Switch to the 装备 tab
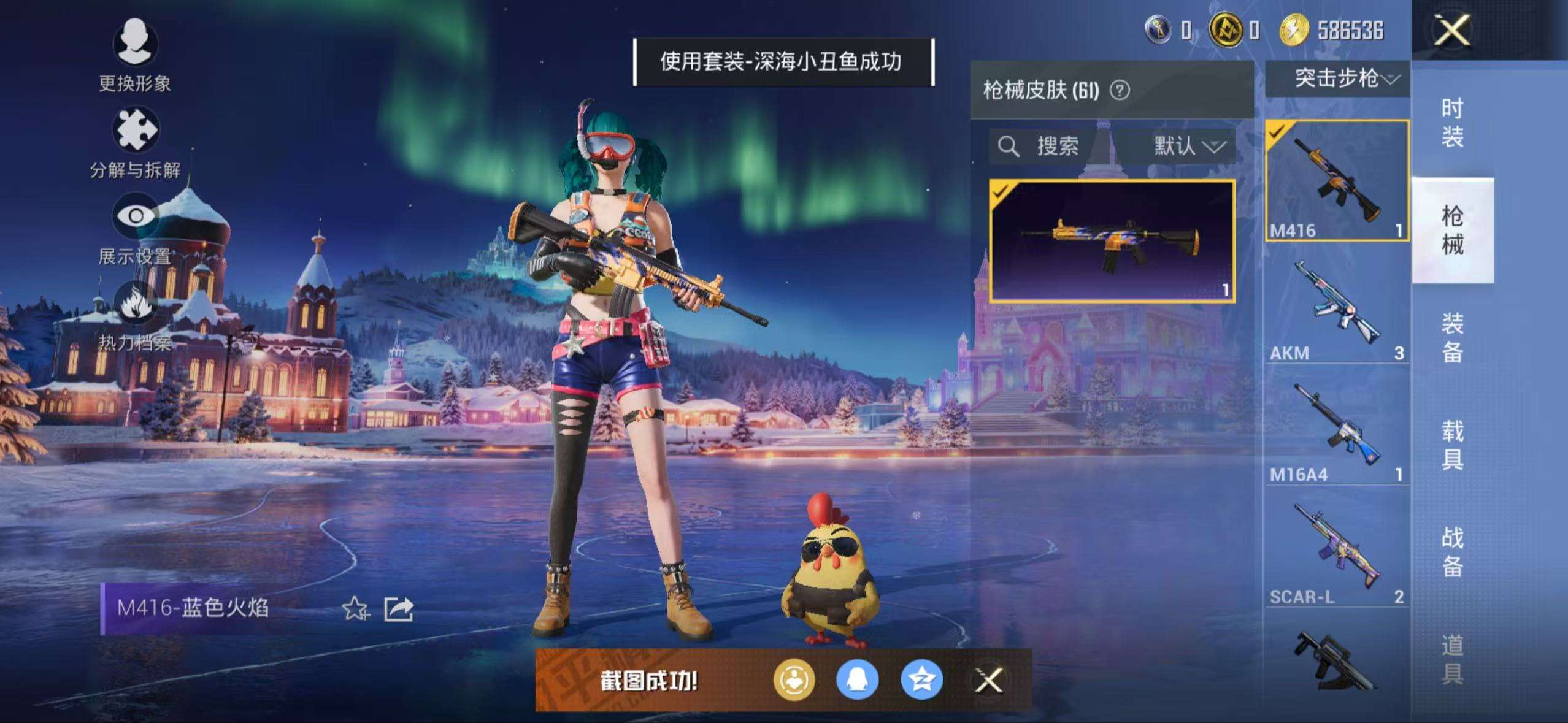The image size is (1568, 723). tap(1452, 337)
